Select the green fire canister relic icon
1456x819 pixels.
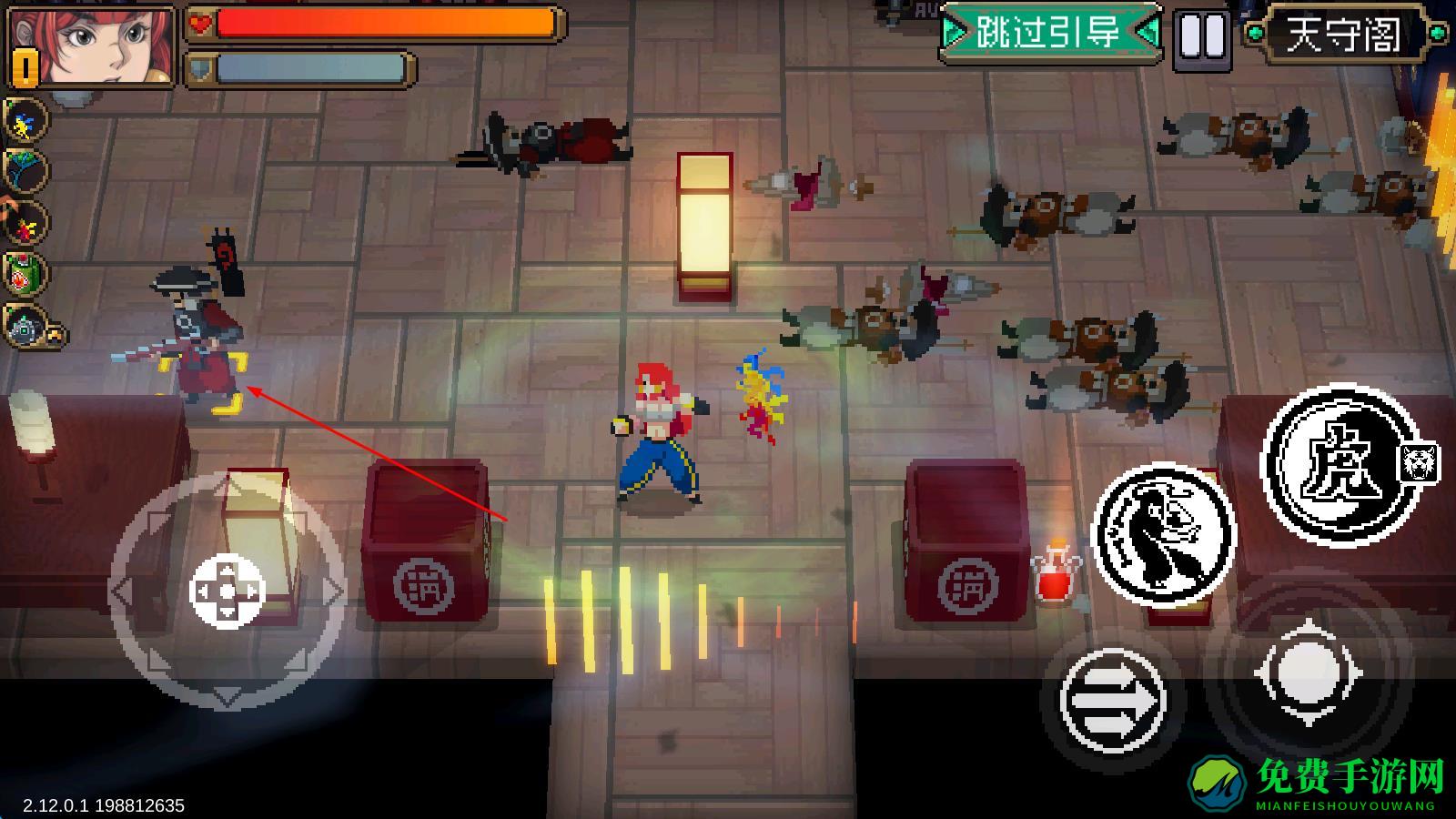(25, 273)
